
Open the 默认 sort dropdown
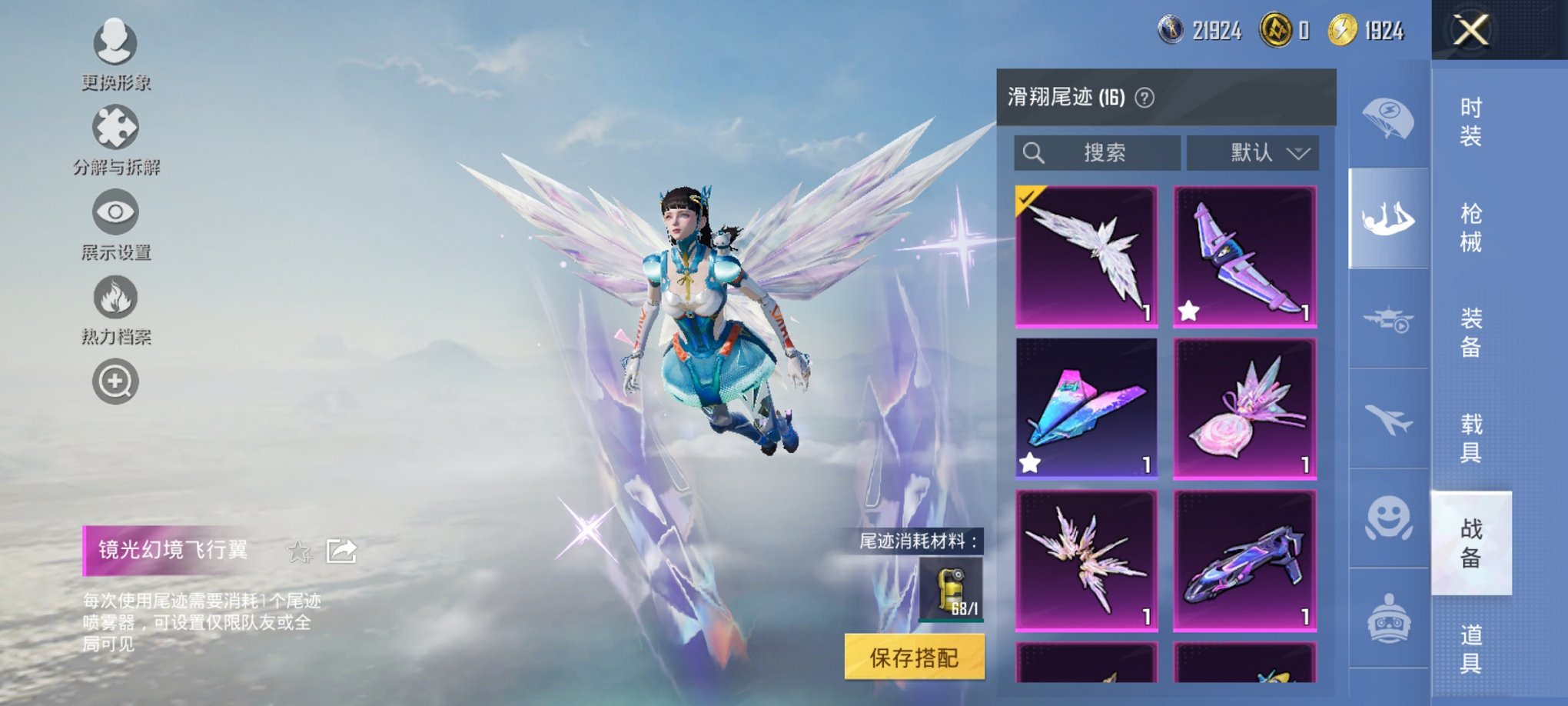click(x=1252, y=152)
